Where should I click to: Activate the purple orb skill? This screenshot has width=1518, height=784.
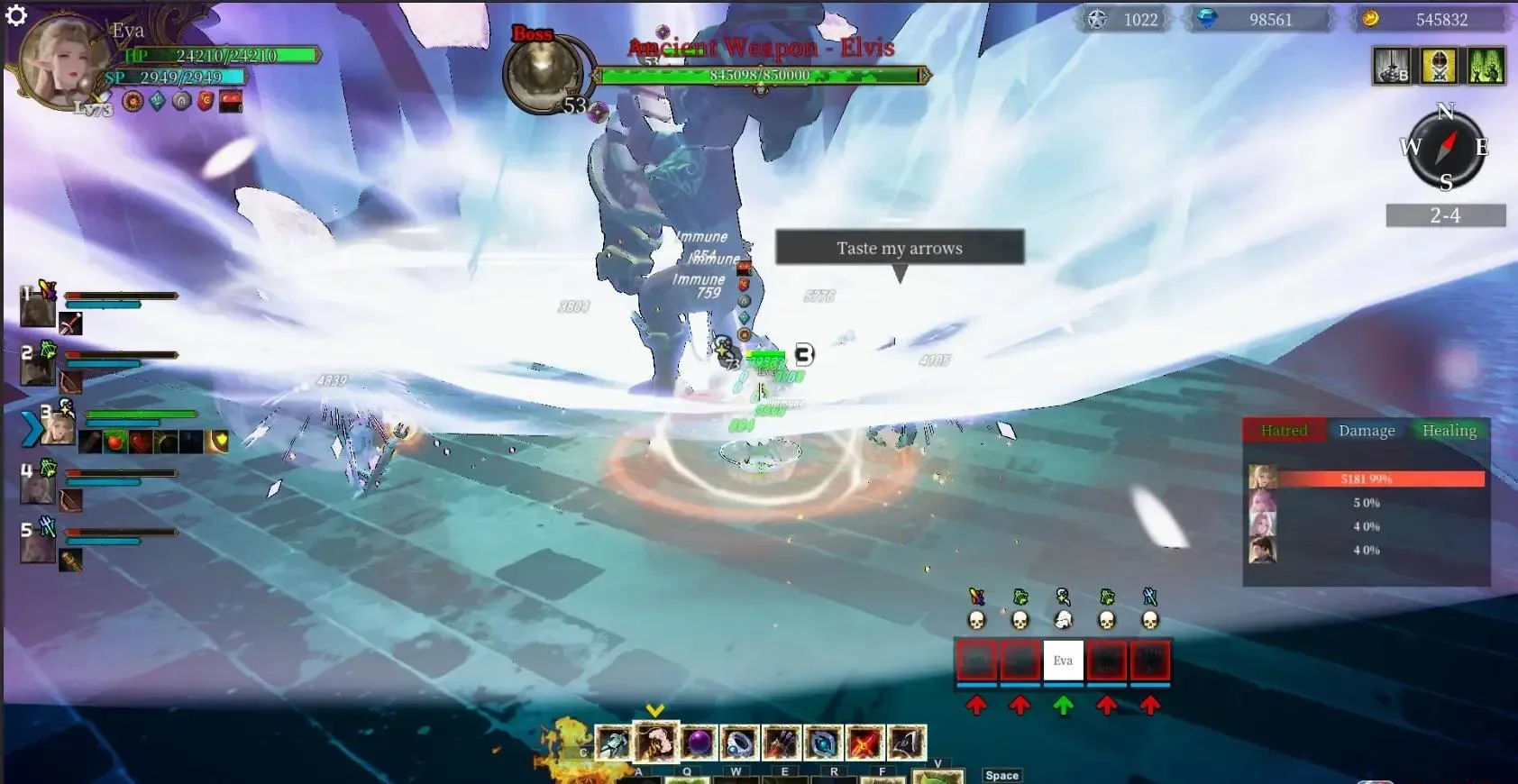click(x=697, y=743)
